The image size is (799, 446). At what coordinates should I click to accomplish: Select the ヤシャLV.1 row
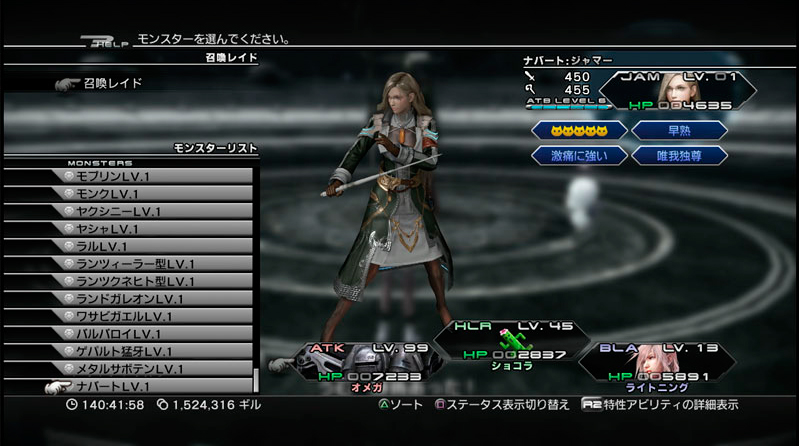pyautogui.click(x=150, y=228)
